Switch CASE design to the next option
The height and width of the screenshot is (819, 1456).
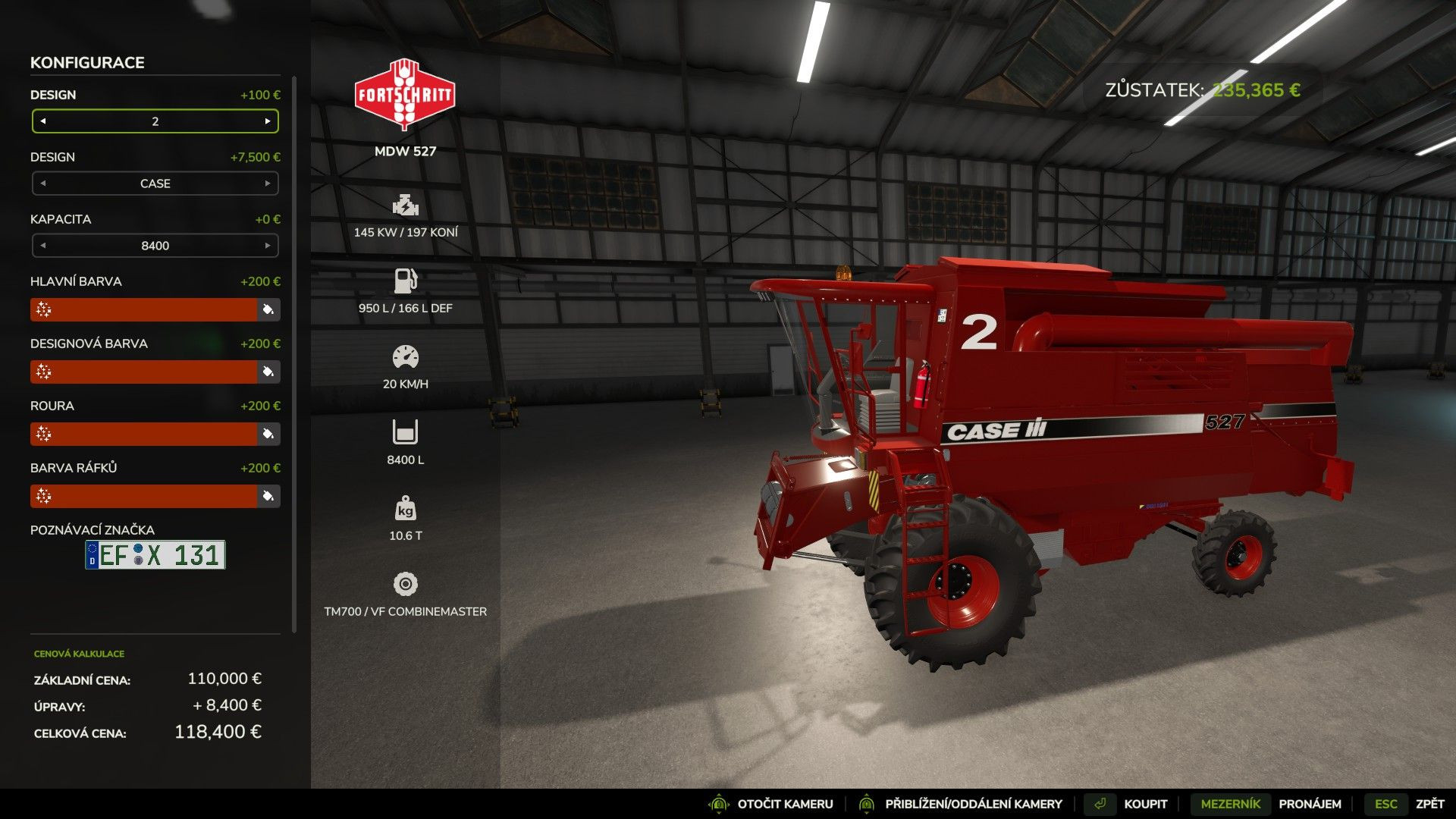pyautogui.click(x=267, y=184)
